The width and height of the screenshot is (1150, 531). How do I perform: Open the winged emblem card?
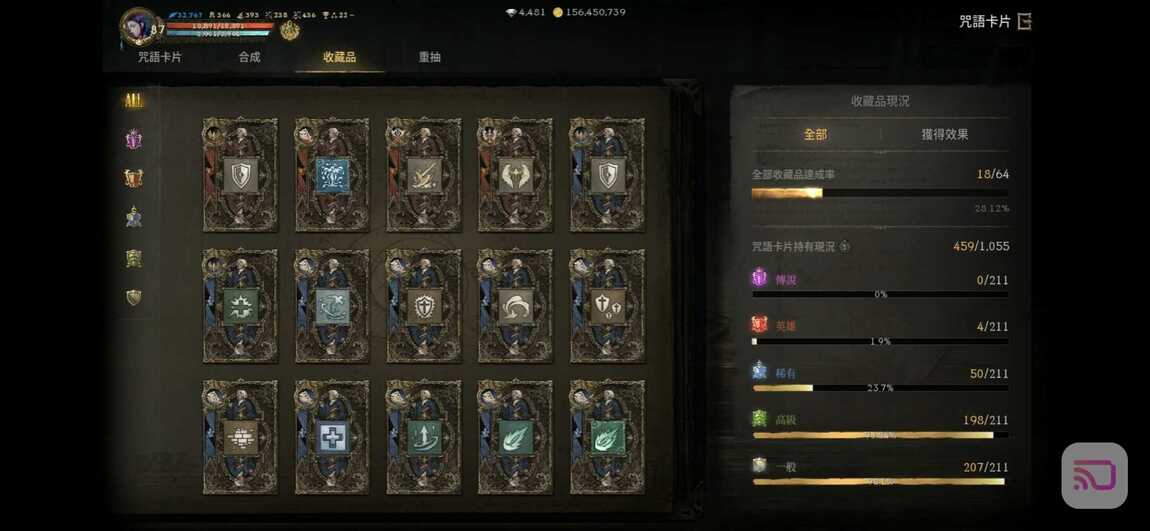tap(515, 175)
